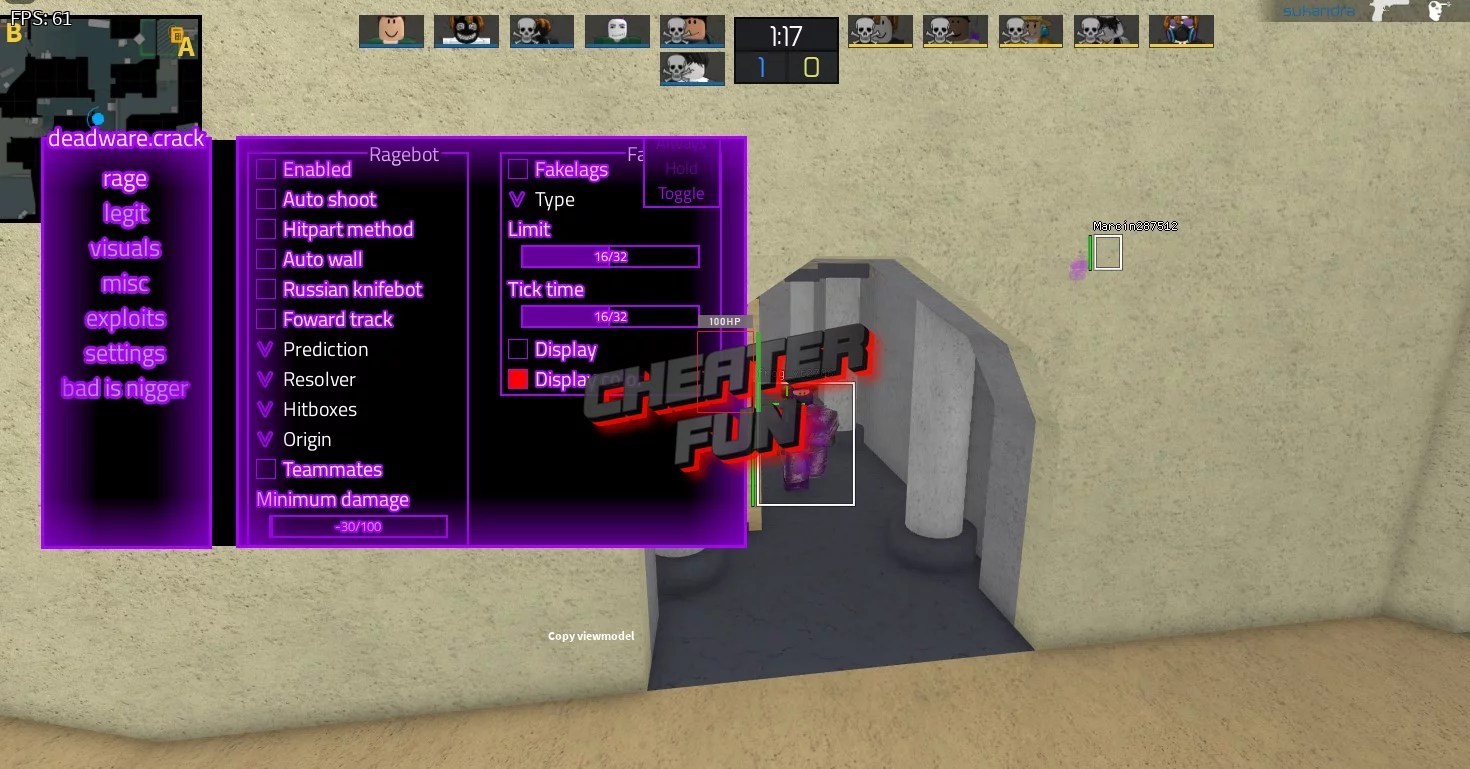Select bombsite B marker on the minimap
The image size is (1470, 769).
(14, 33)
